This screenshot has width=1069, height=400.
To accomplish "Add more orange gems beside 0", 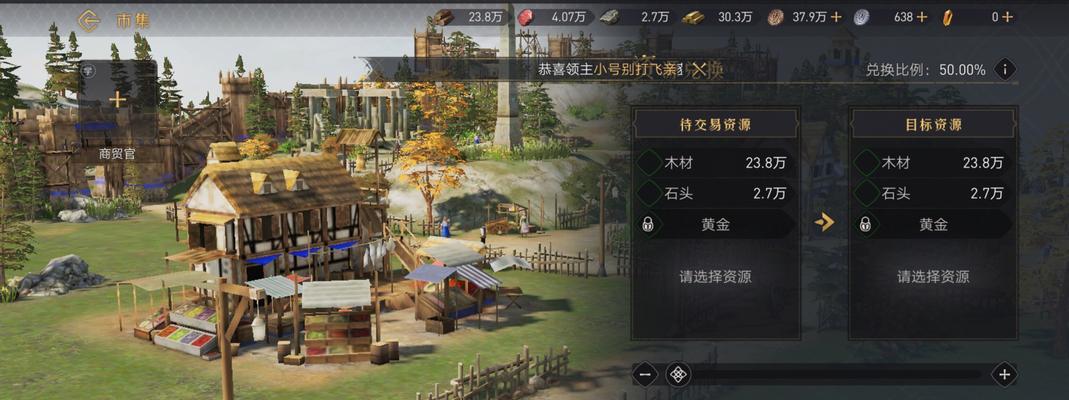I will coord(1007,17).
